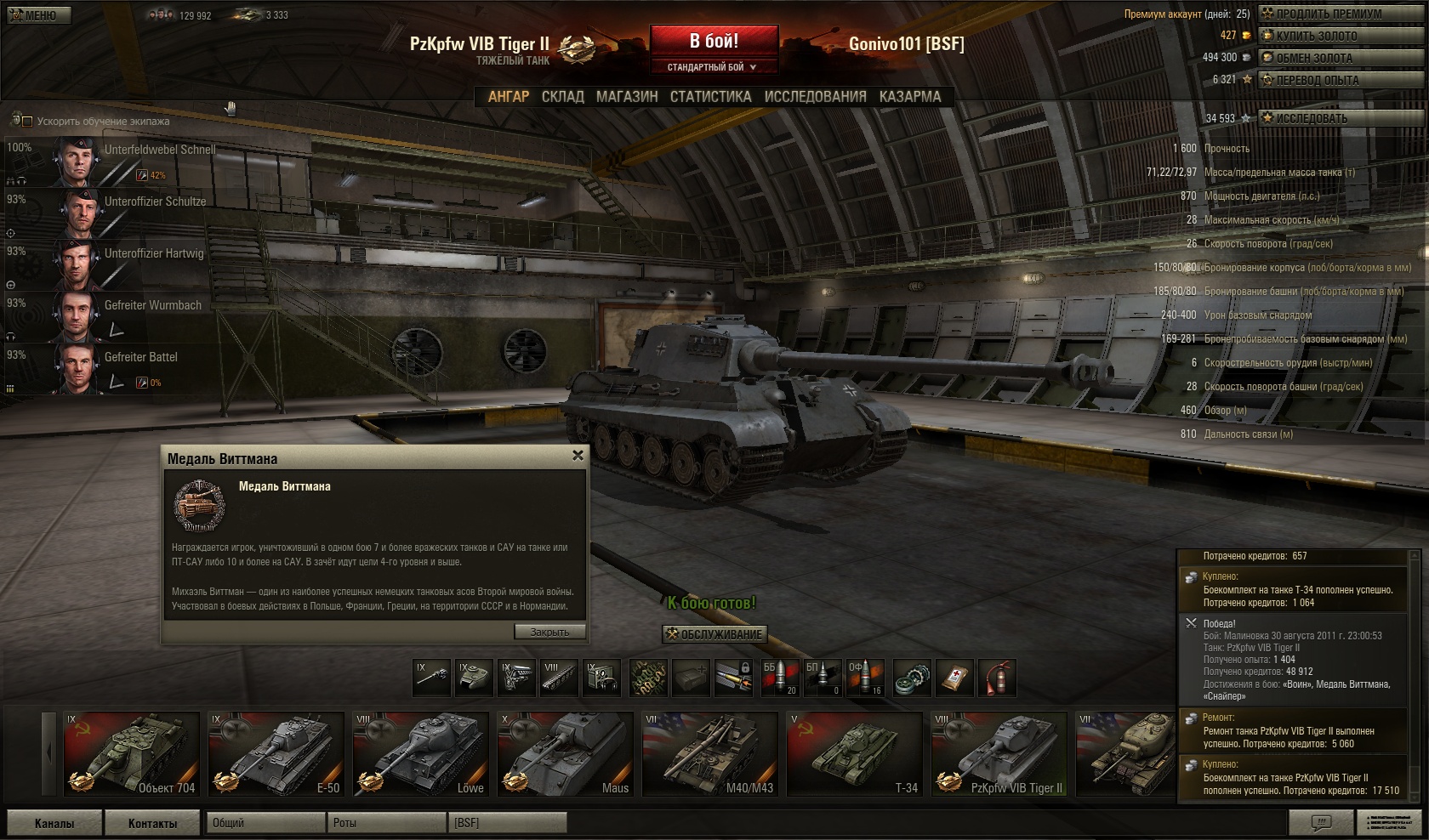The image size is (1429, 840).
Task: Open the Обслуживание service button
Action: (714, 634)
